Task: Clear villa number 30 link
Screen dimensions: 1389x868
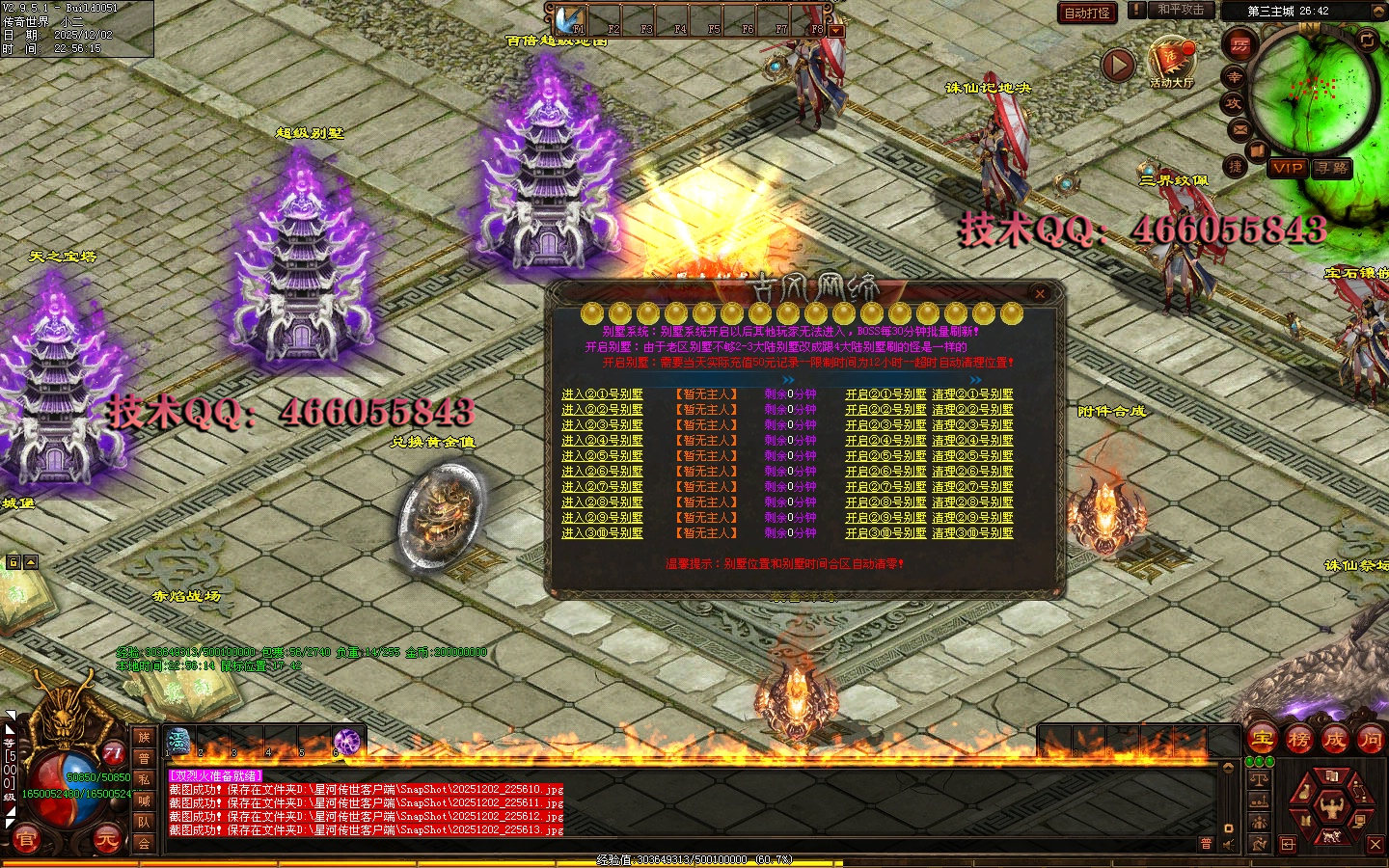Action: pyautogui.click(x=972, y=533)
